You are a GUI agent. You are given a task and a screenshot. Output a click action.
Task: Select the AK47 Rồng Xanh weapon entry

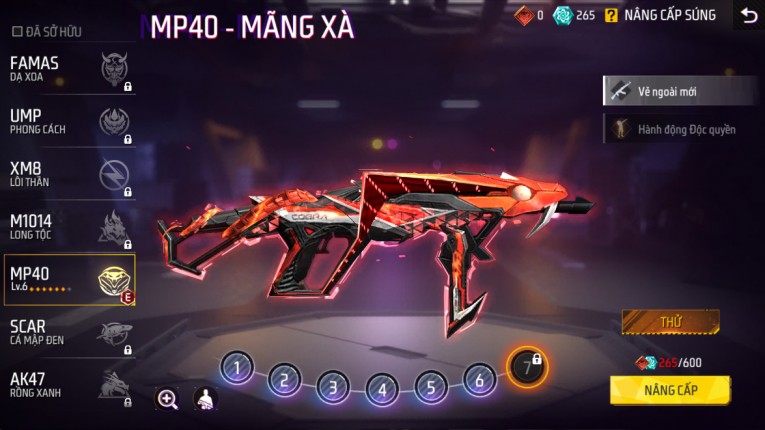point(68,384)
